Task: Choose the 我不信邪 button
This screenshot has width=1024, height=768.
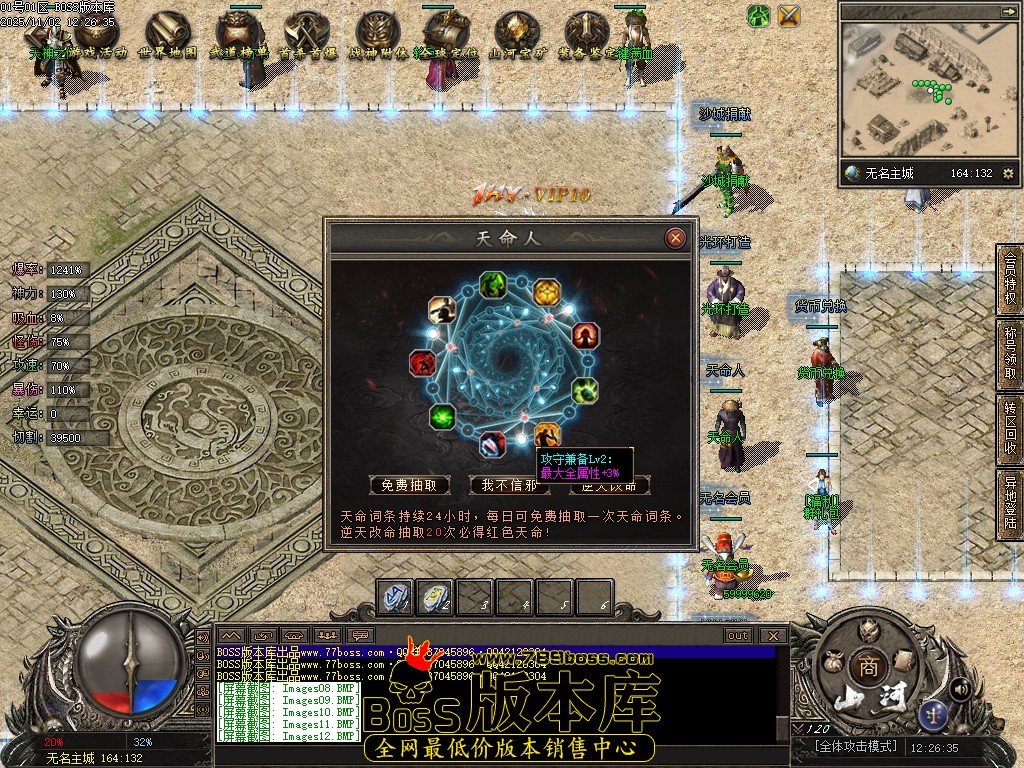Action: pos(509,485)
